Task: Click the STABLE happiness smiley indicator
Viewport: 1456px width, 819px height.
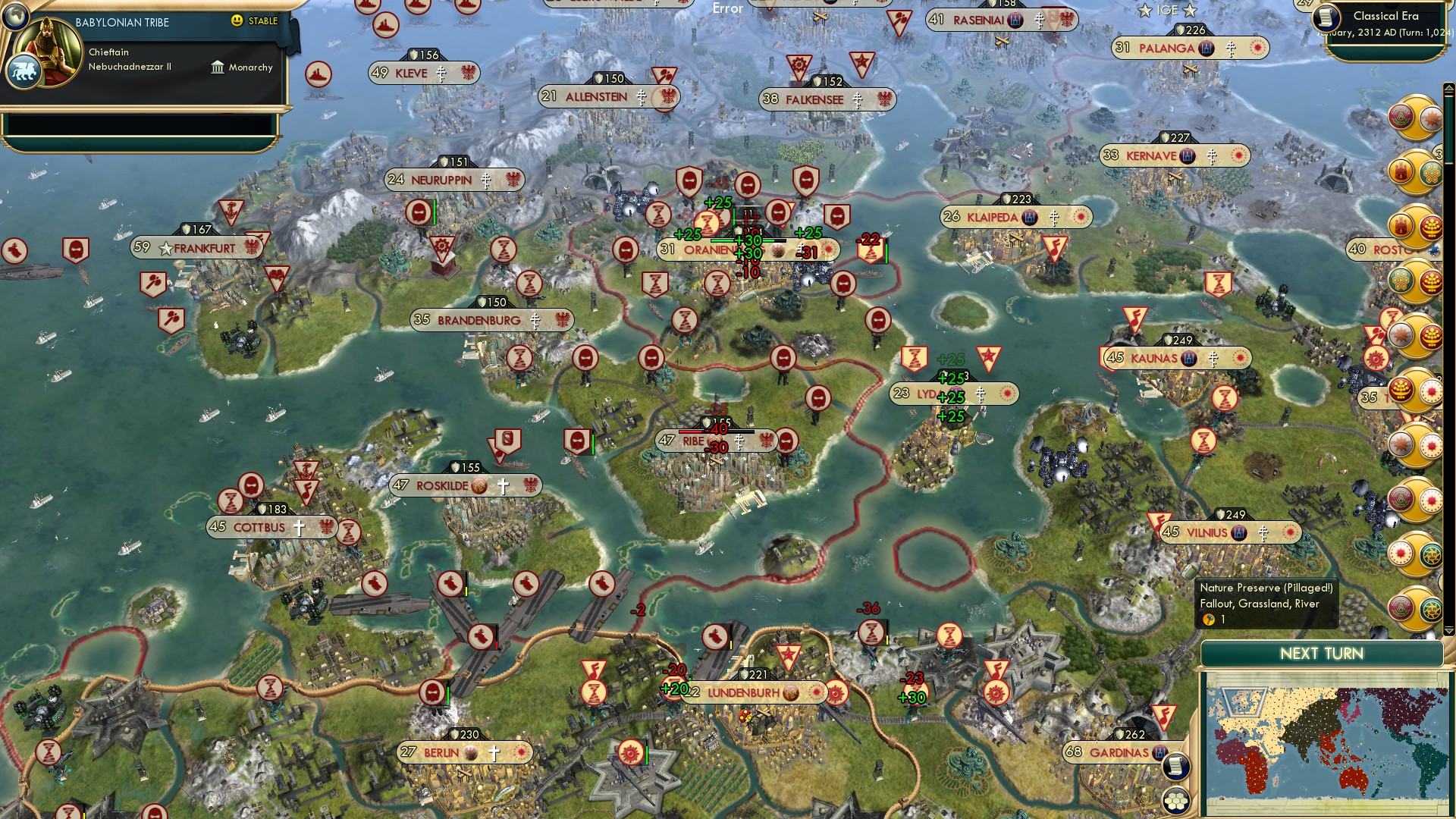Action: coord(237,22)
